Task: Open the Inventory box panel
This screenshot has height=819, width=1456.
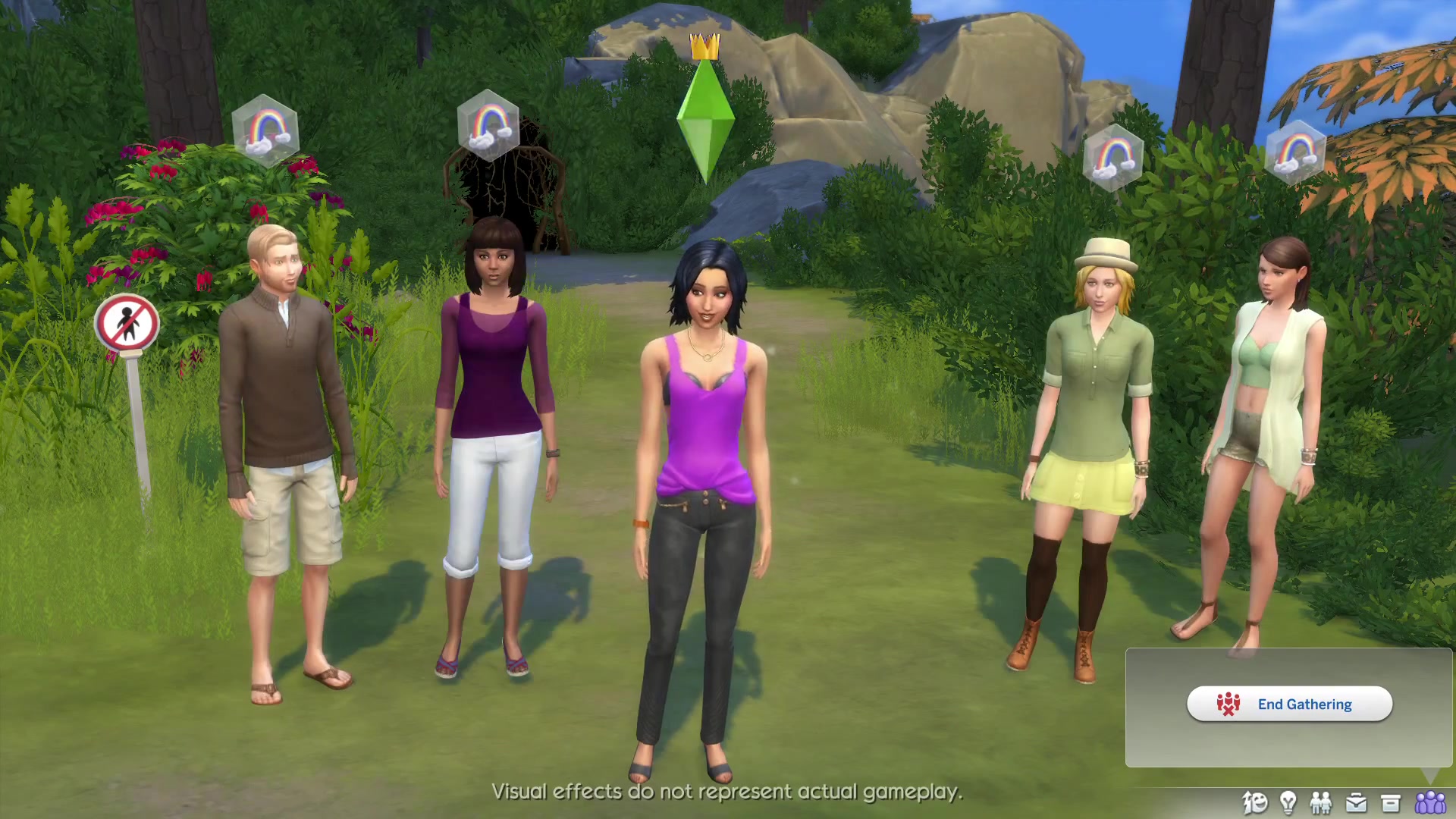Action: coord(1390,802)
